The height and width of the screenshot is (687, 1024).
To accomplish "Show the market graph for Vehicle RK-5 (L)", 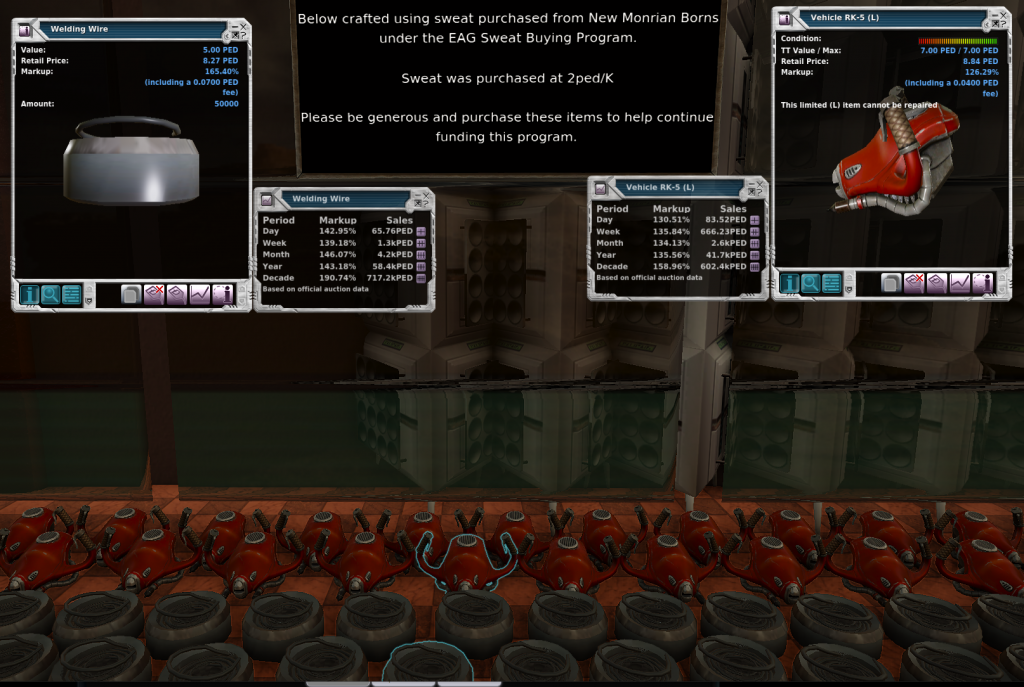I will click(x=960, y=284).
